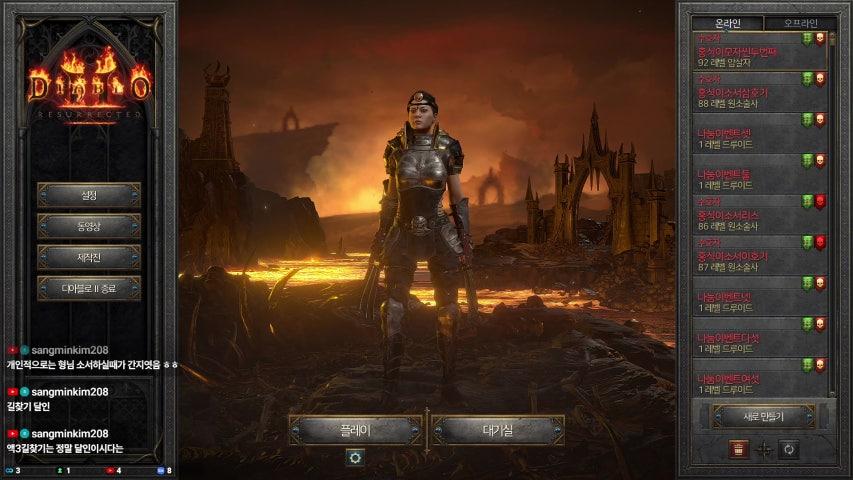The height and width of the screenshot is (480, 853).
Task: Choose 디아블로 II 종료 to quit
Action: coord(89,289)
